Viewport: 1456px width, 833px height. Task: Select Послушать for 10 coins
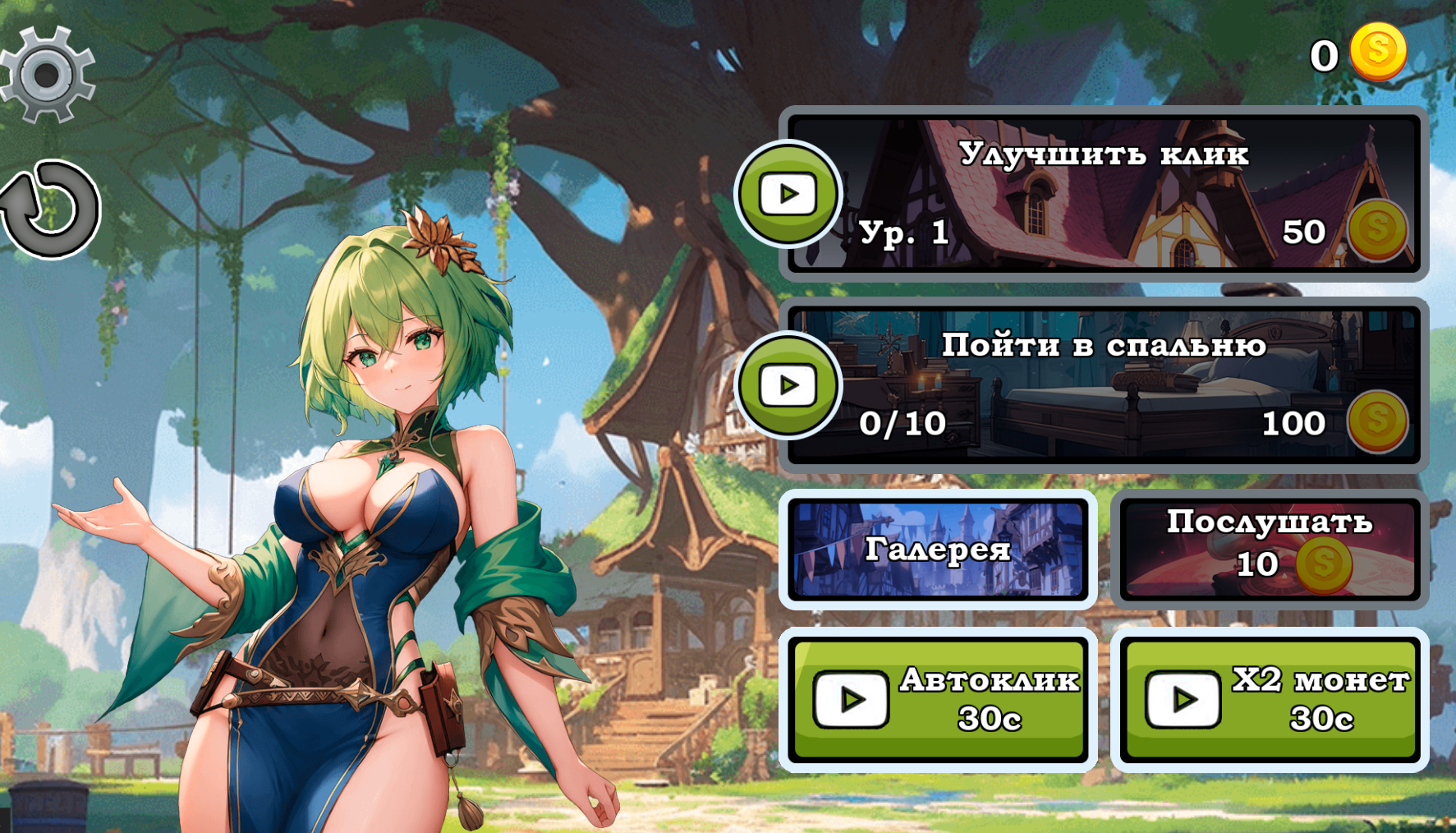tap(1269, 549)
